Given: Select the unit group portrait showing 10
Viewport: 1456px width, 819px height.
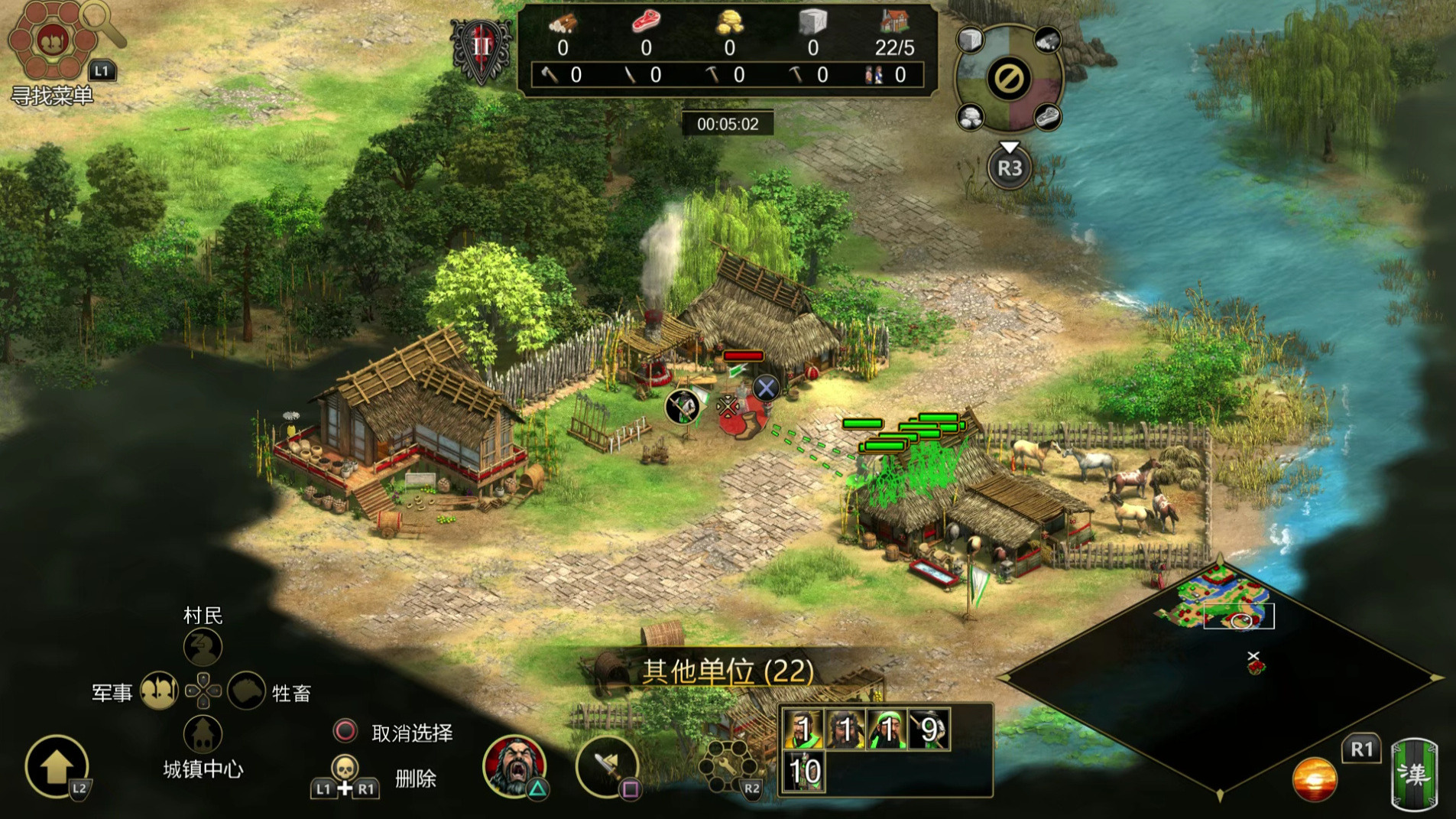Looking at the screenshot, I should (804, 772).
